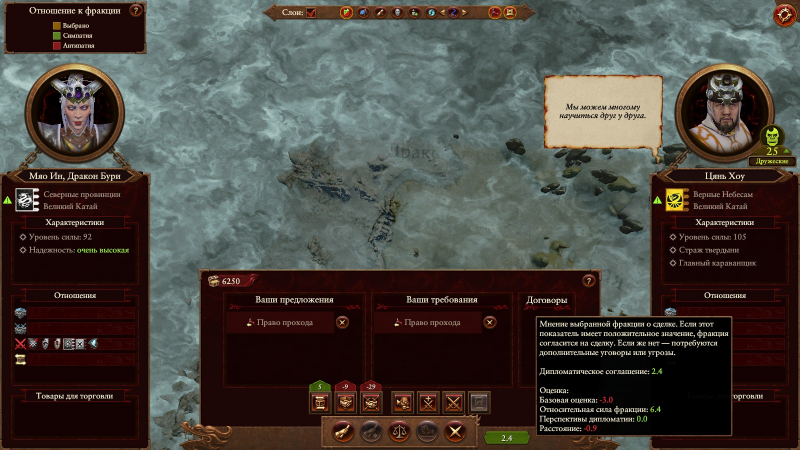Toggle the 'Слои' layers checkbox
Screen dimensions: 800x450
click(x=311, y=13)
